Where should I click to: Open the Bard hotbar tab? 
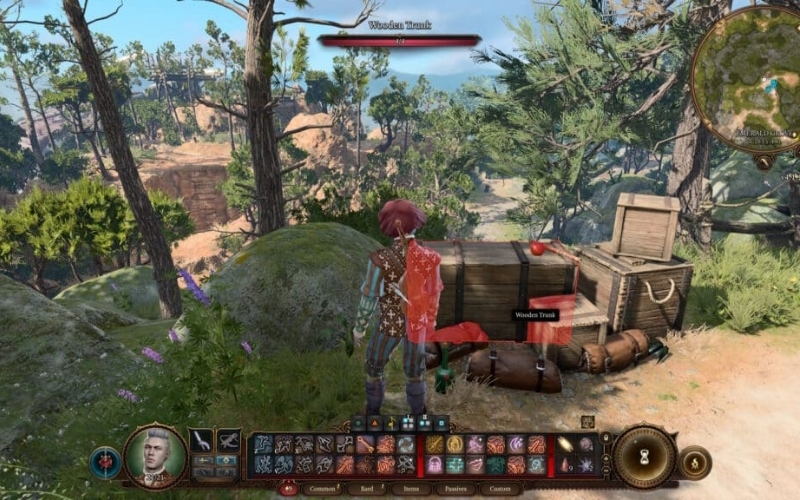click(367, 489)
